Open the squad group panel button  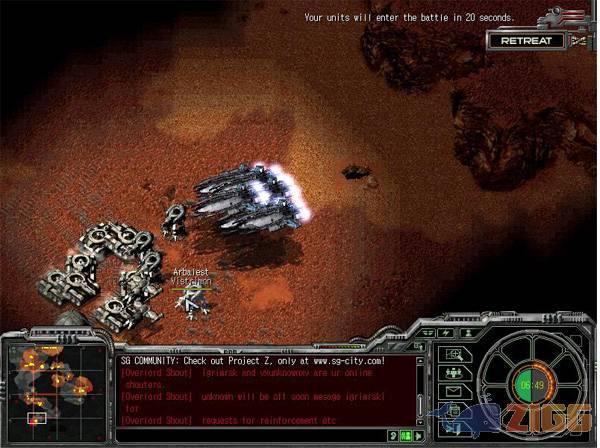coord(453,372)
